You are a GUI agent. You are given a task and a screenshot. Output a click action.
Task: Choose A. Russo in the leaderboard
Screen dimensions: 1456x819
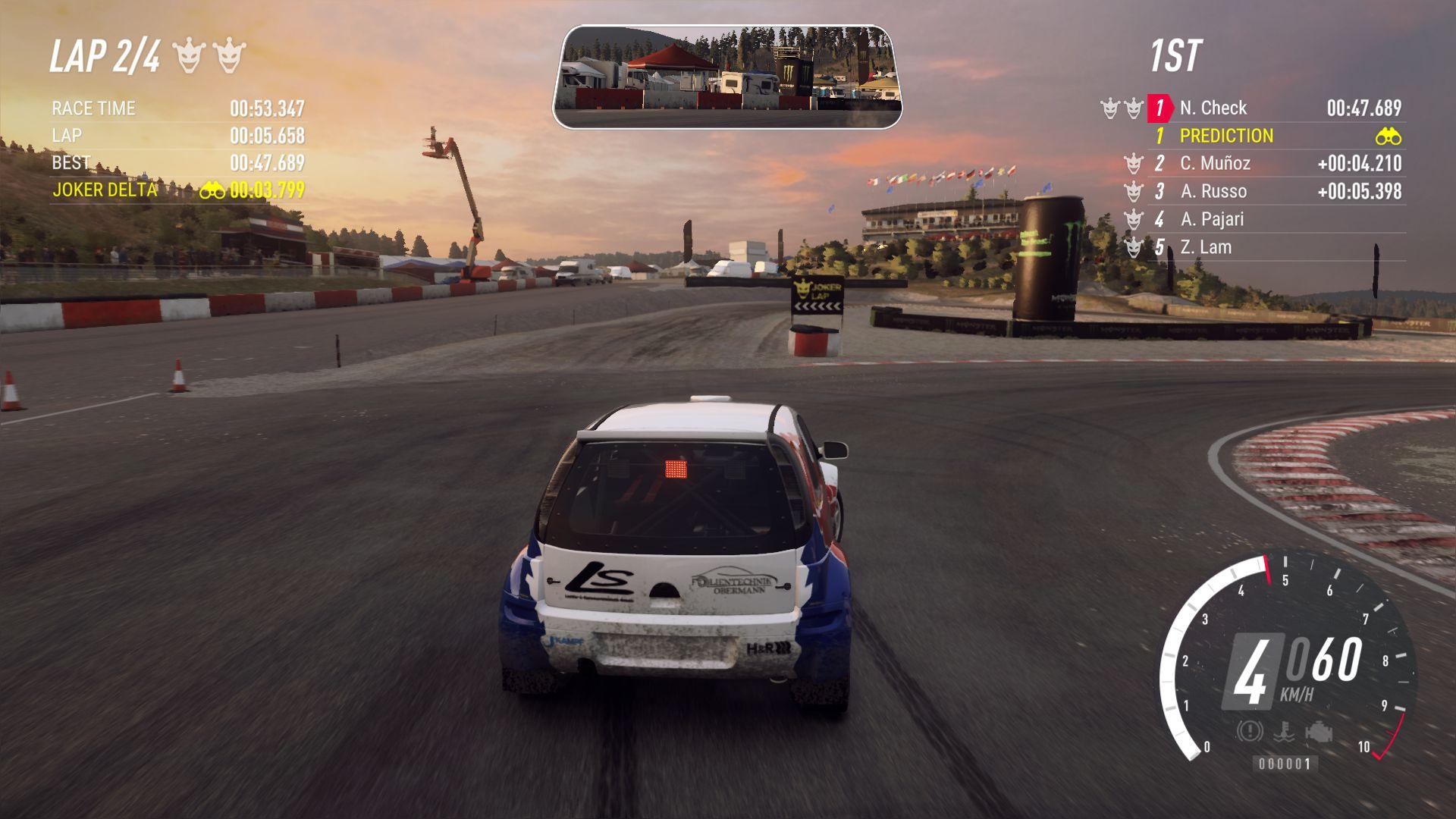pos(1213,192)
